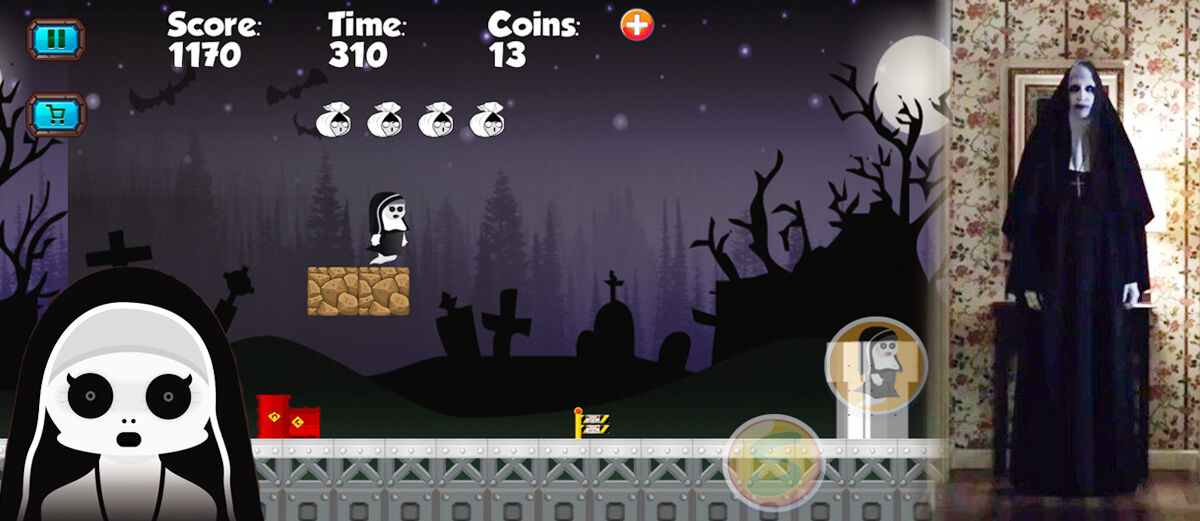
Task: Add more coins with the plus button
Action: click(x=637, y=25)
